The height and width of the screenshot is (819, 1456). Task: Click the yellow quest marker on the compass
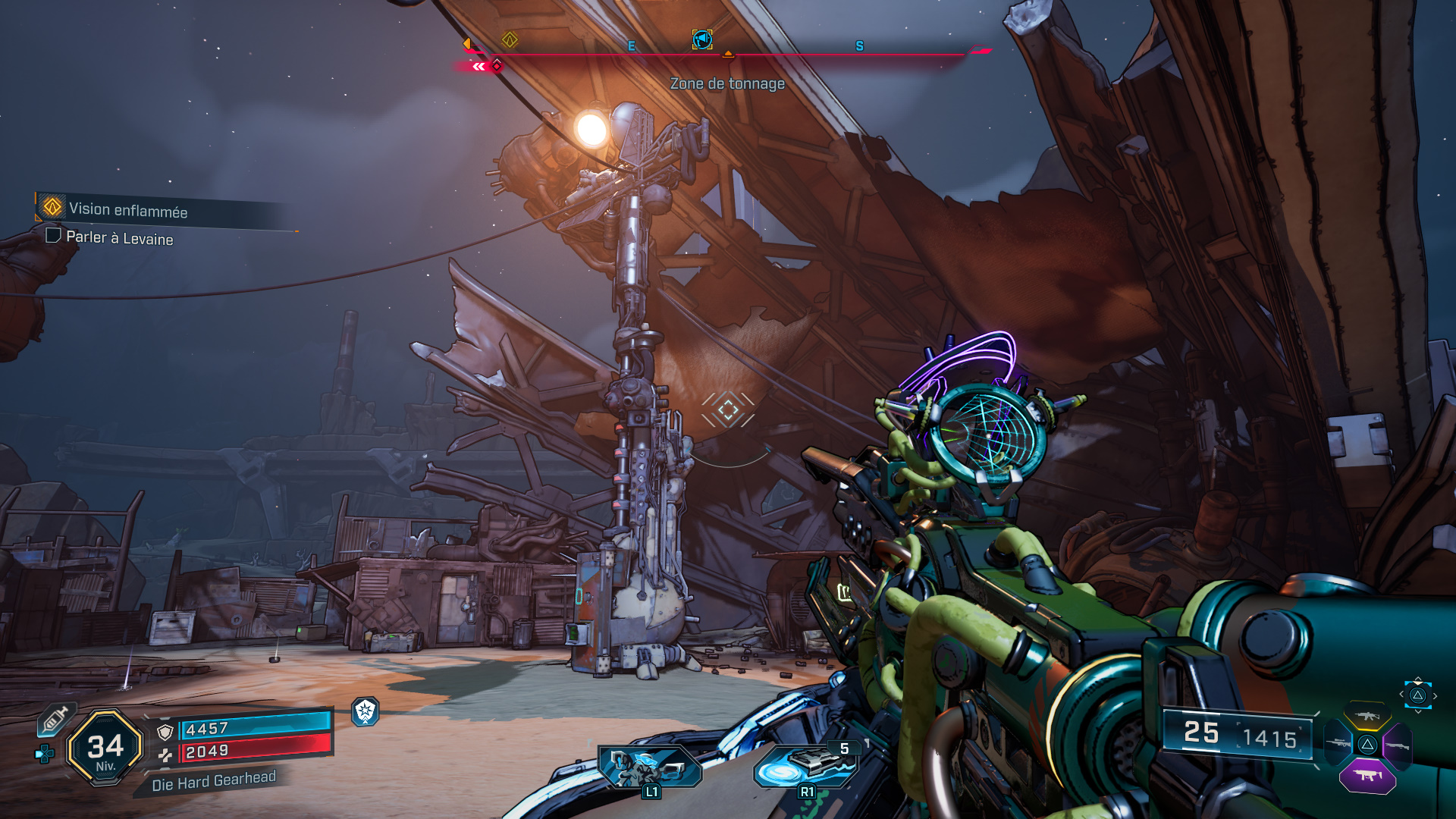[x=510, y=39]
